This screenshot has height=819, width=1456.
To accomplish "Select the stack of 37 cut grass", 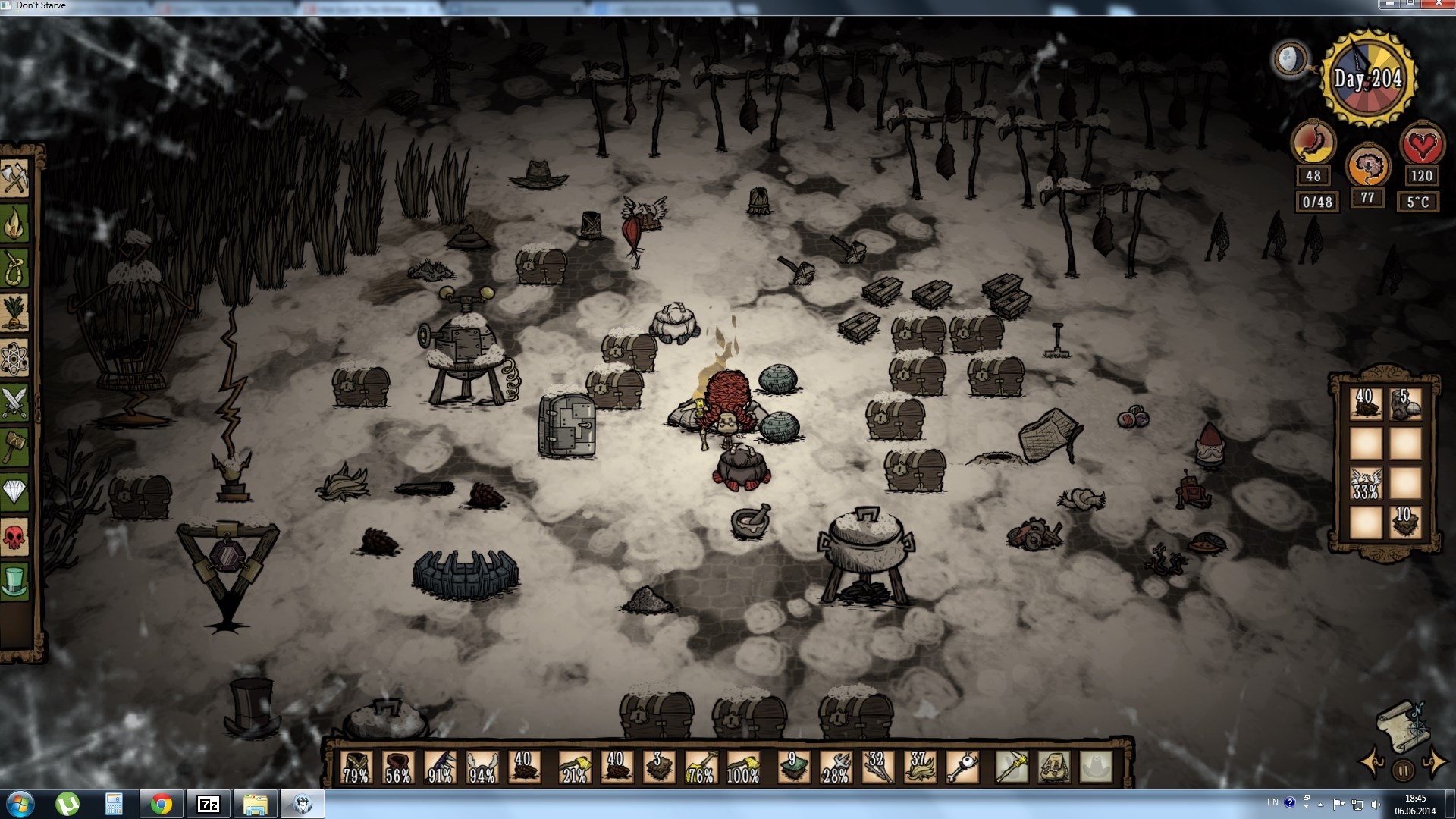I will point(920,767).
